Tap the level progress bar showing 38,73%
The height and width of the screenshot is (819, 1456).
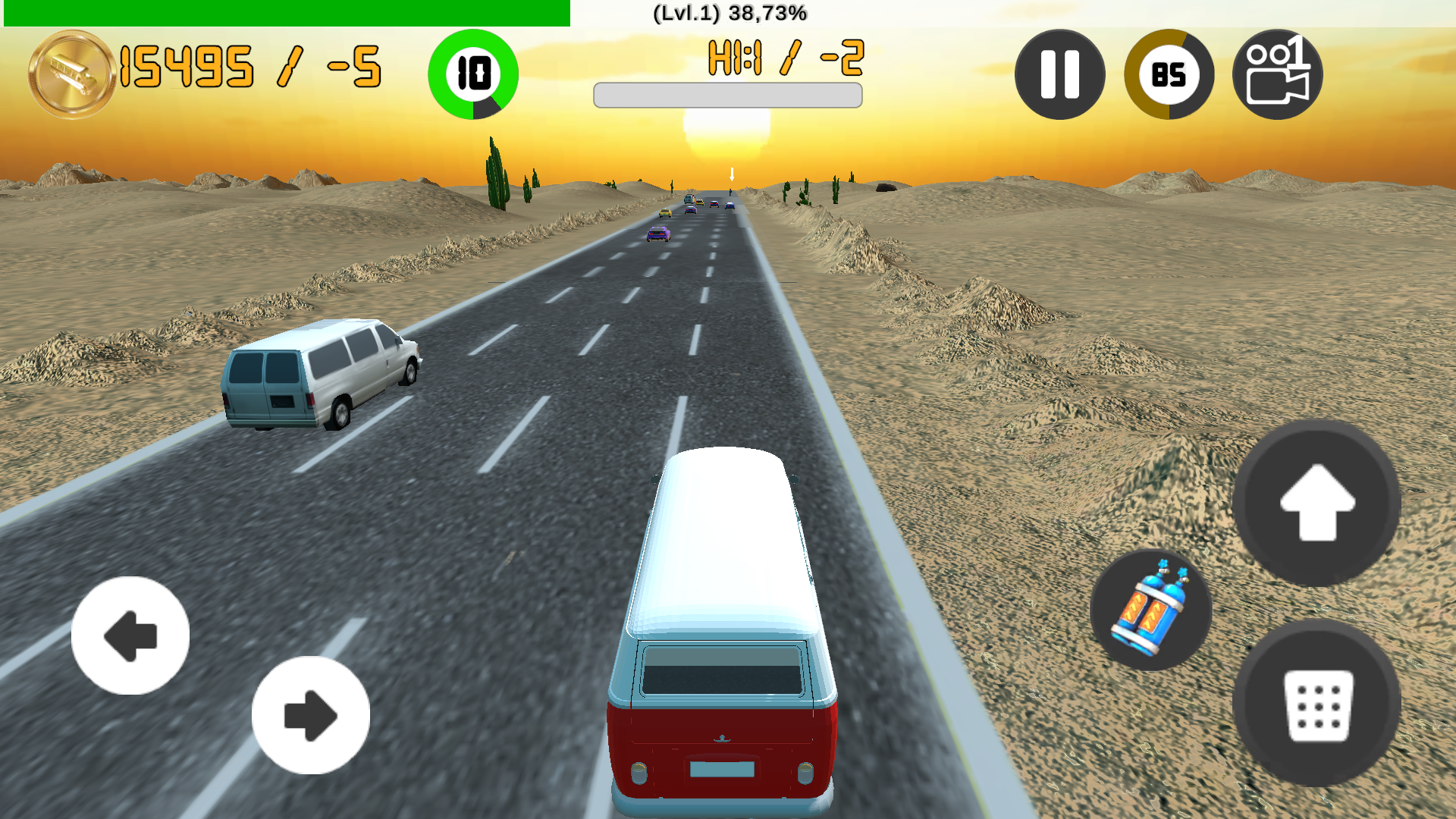[x=284, y=11]
